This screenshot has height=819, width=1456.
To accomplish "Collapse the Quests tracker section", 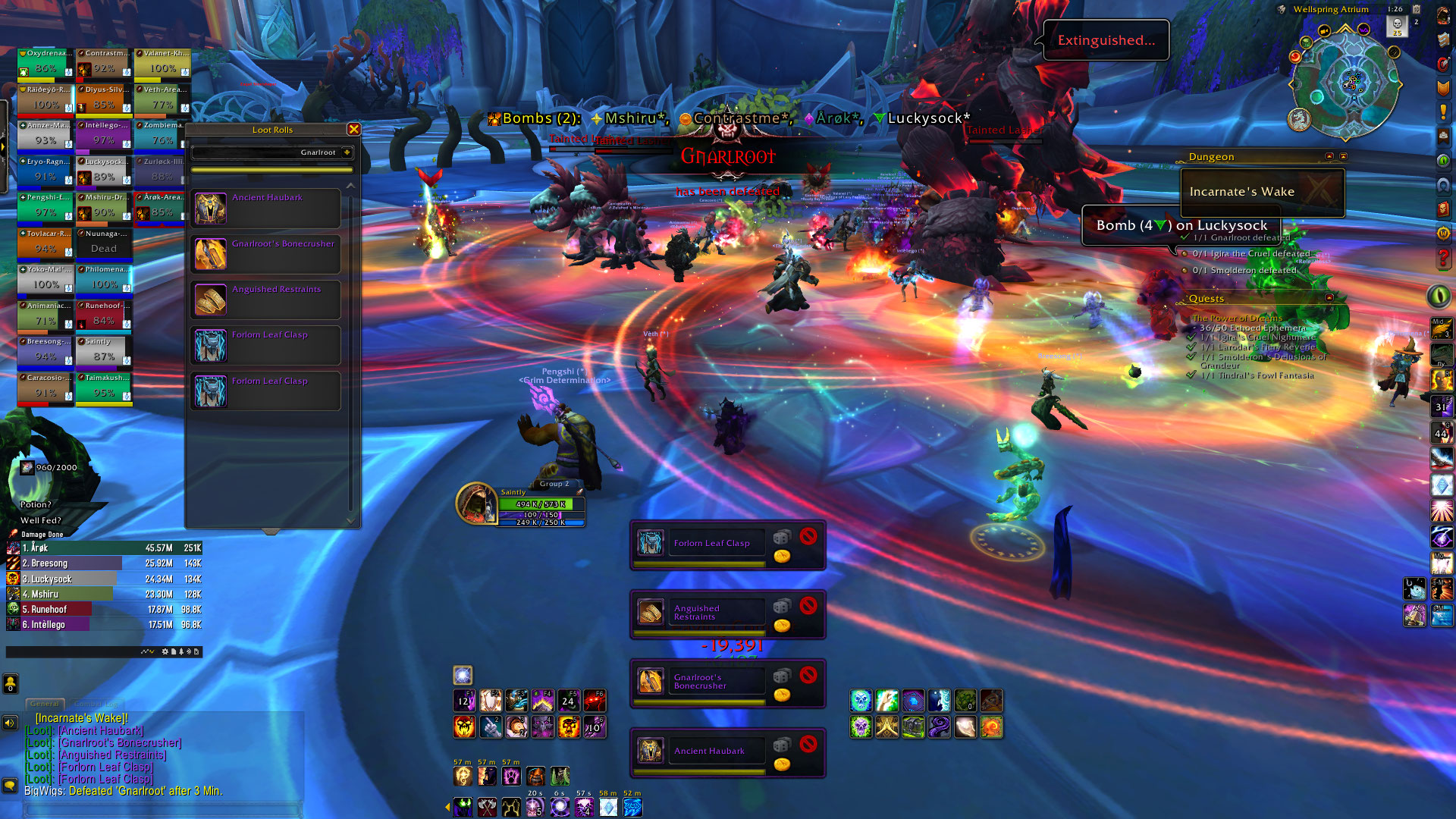I will click(x=1329, y=298).
